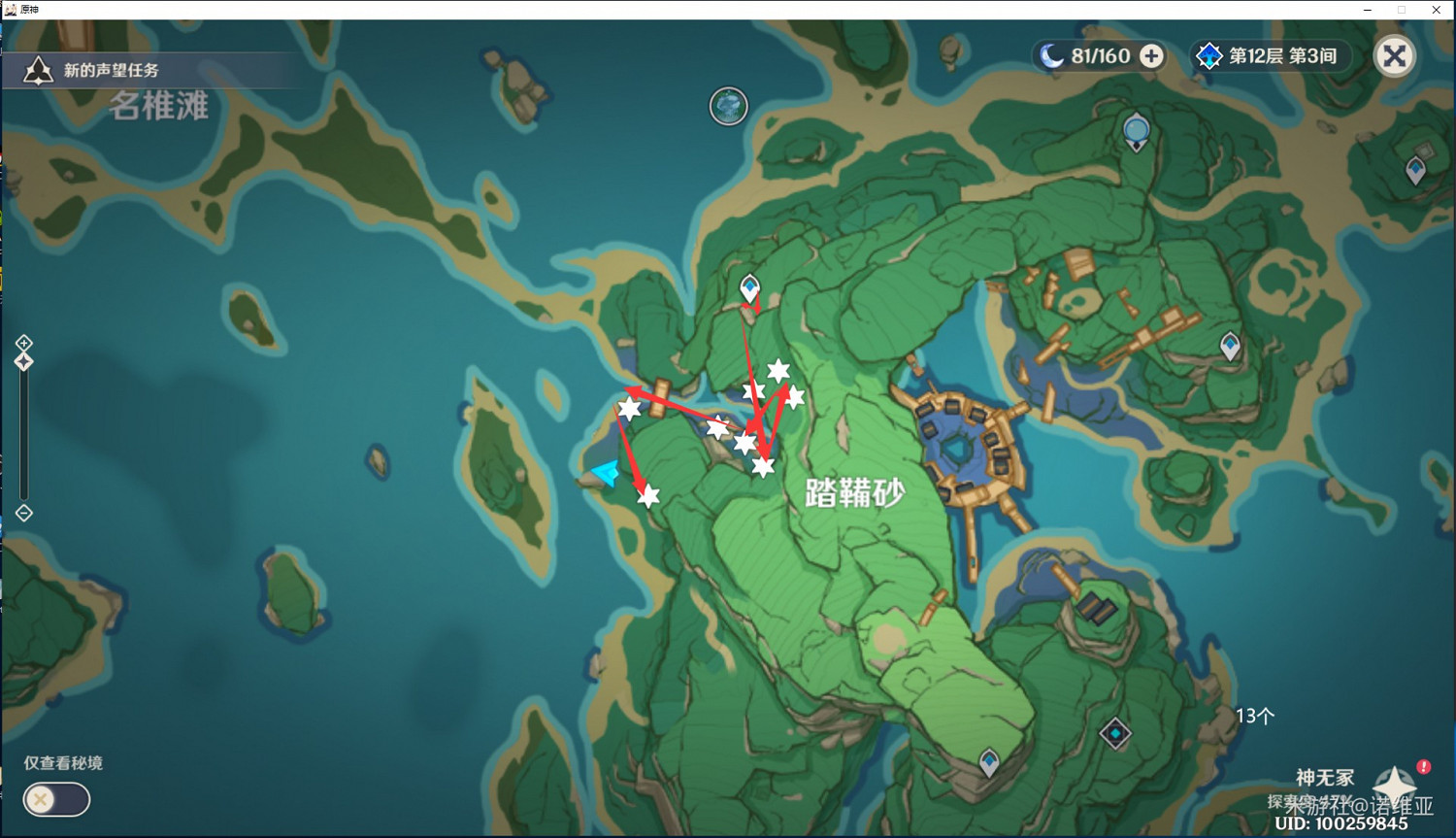Click the map zoom slider handle
The width and height of the screenshot is (1456, 838).
coord(23,361)
